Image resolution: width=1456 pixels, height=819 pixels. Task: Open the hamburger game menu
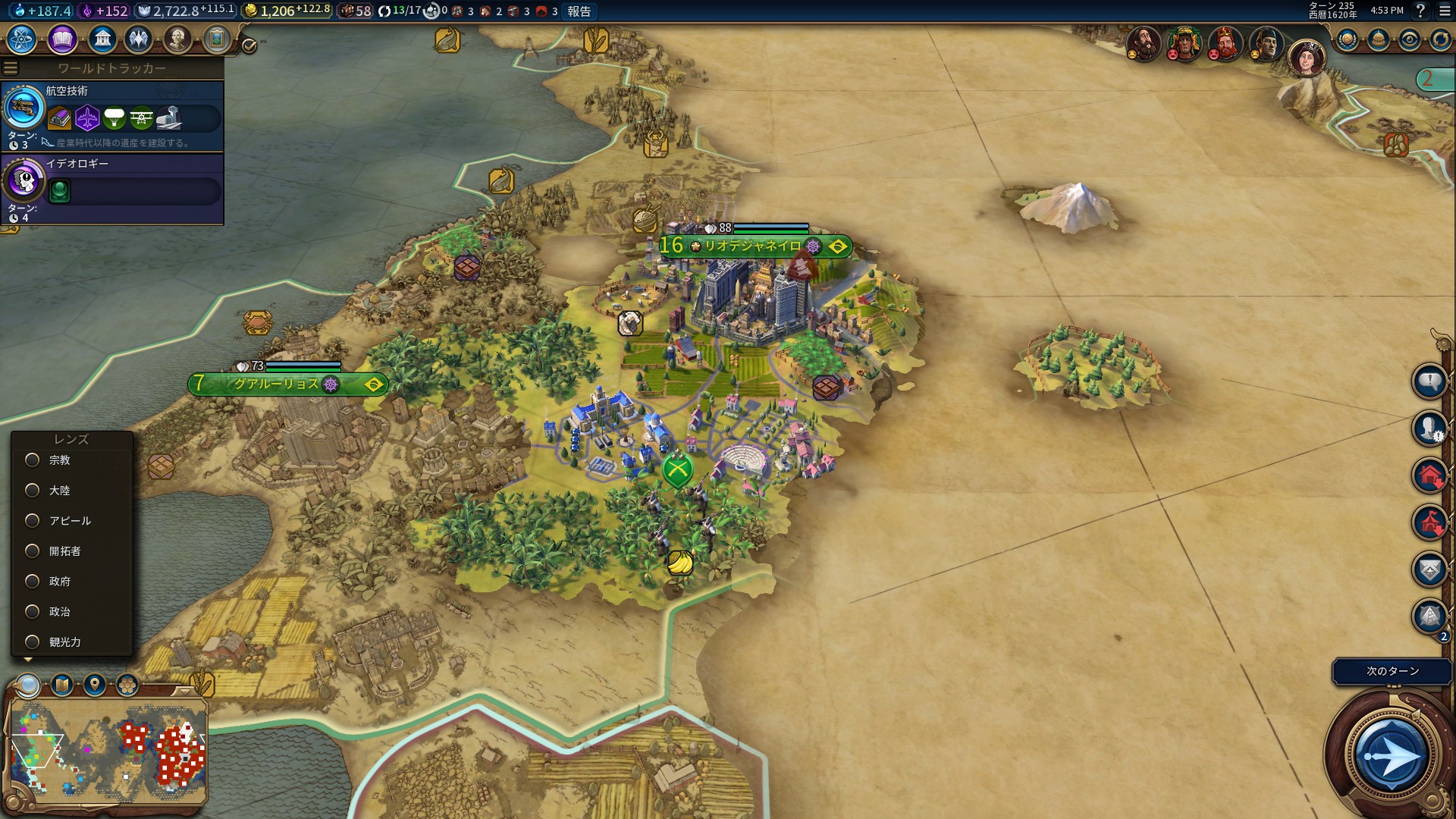click(x=1445, y=11)
